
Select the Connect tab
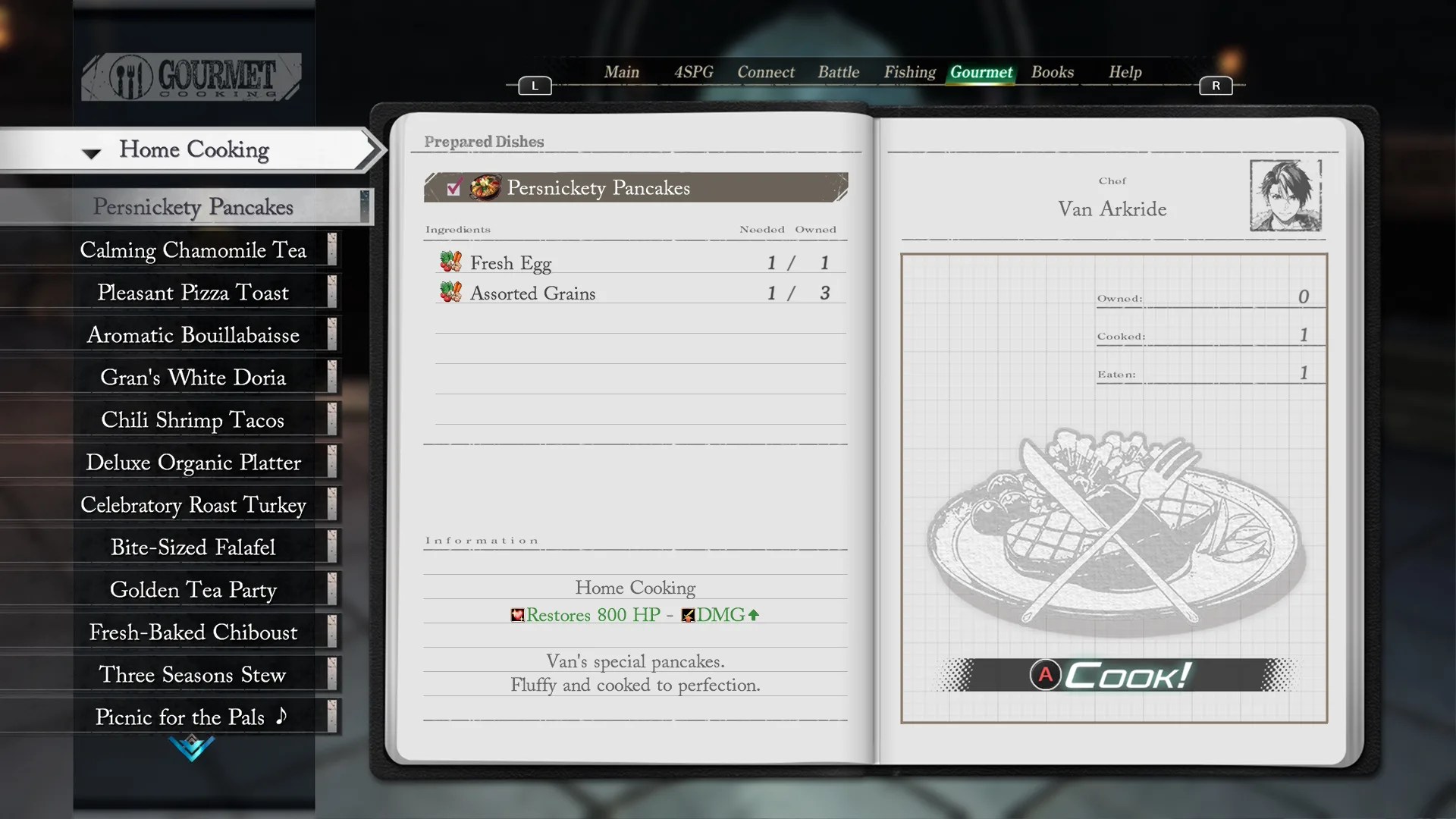coord(765,72)
